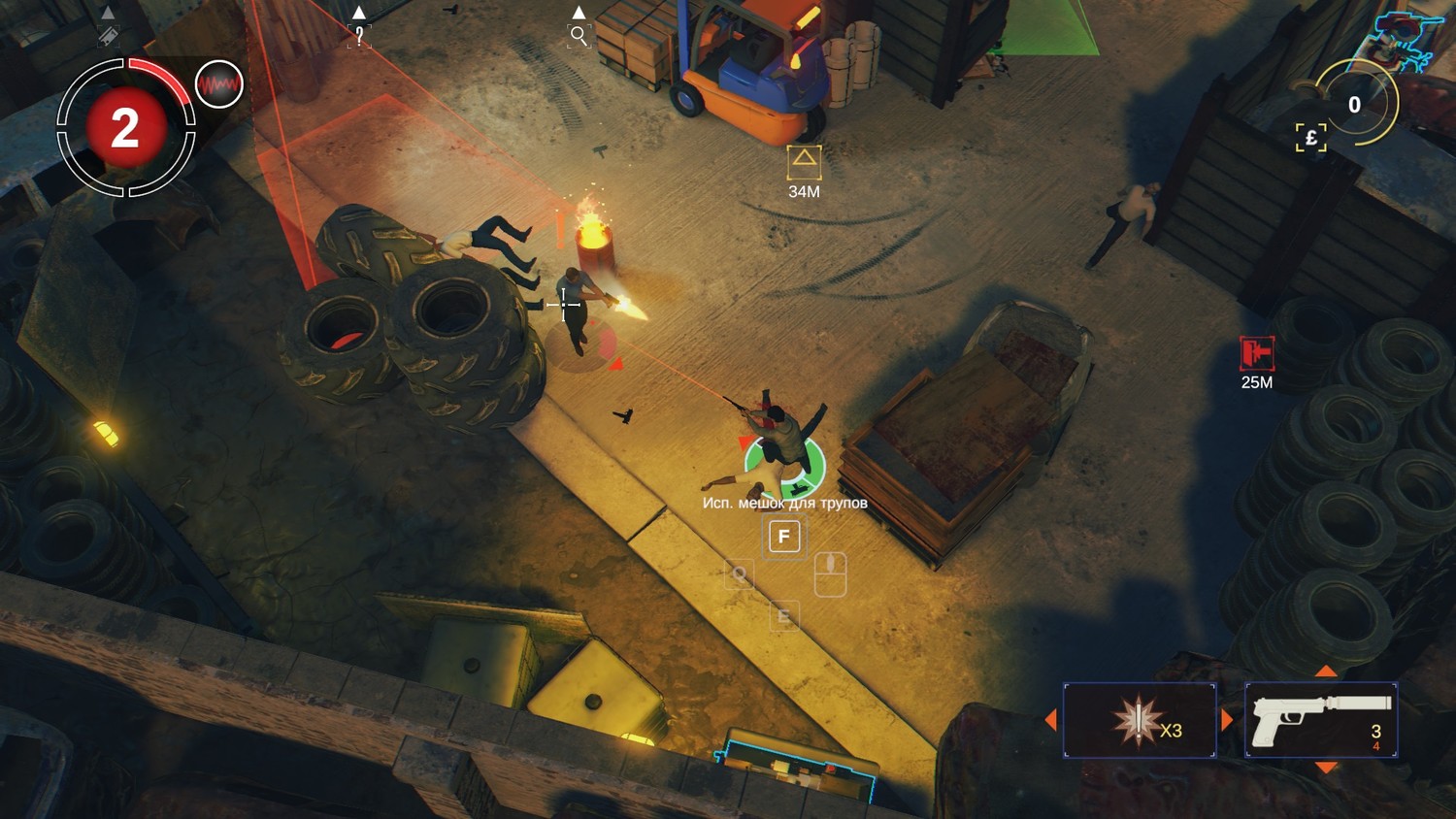This screenshot has width=1456, height=819.
Task: Click the right arrow beside the item slot
Action: [x=1227, y=720]
